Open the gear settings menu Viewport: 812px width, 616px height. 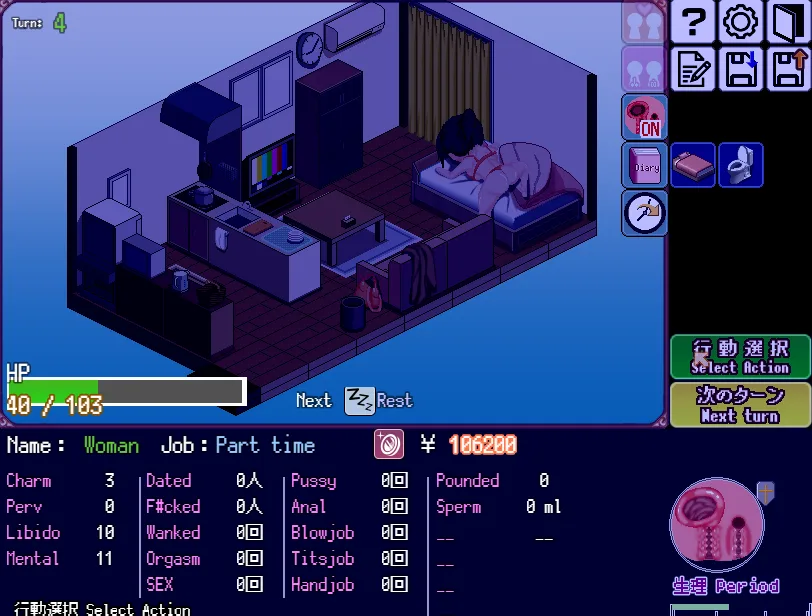click(x=740, y=22)
